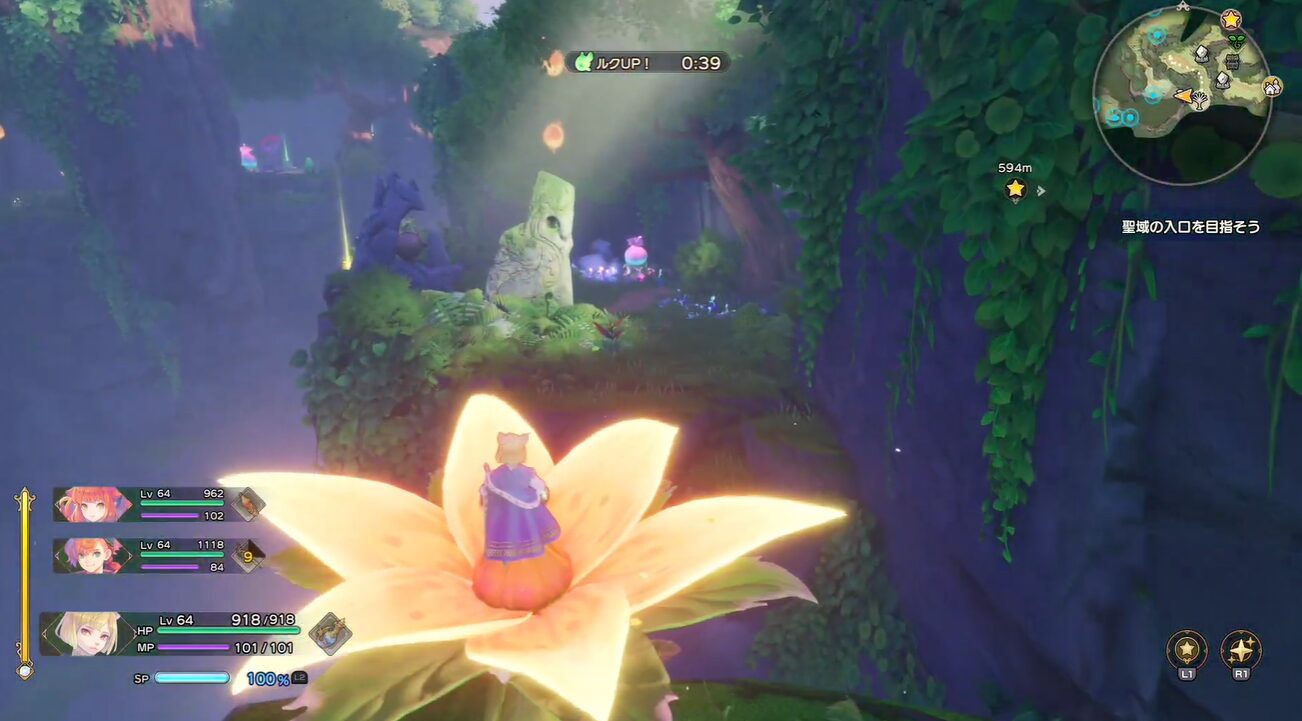Activate the star shortcut icon

(x=1187, y=650)
